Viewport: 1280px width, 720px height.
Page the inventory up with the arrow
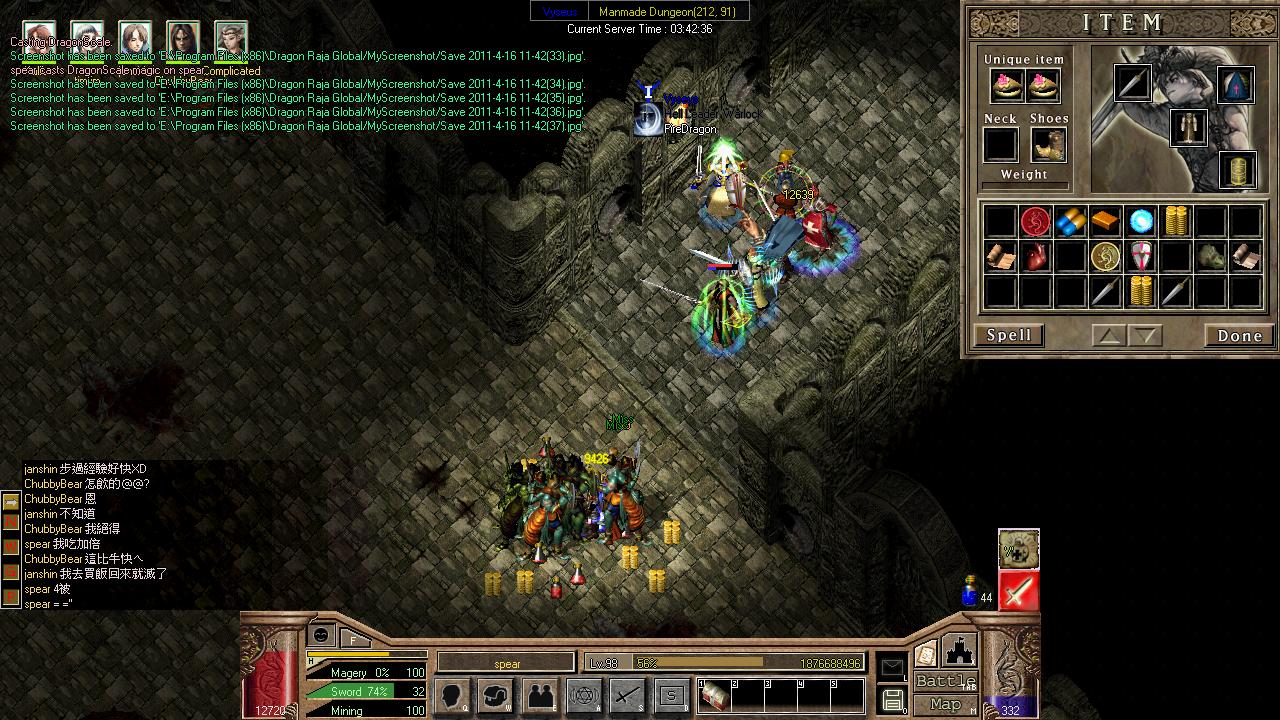click(x=1108, y=336)
